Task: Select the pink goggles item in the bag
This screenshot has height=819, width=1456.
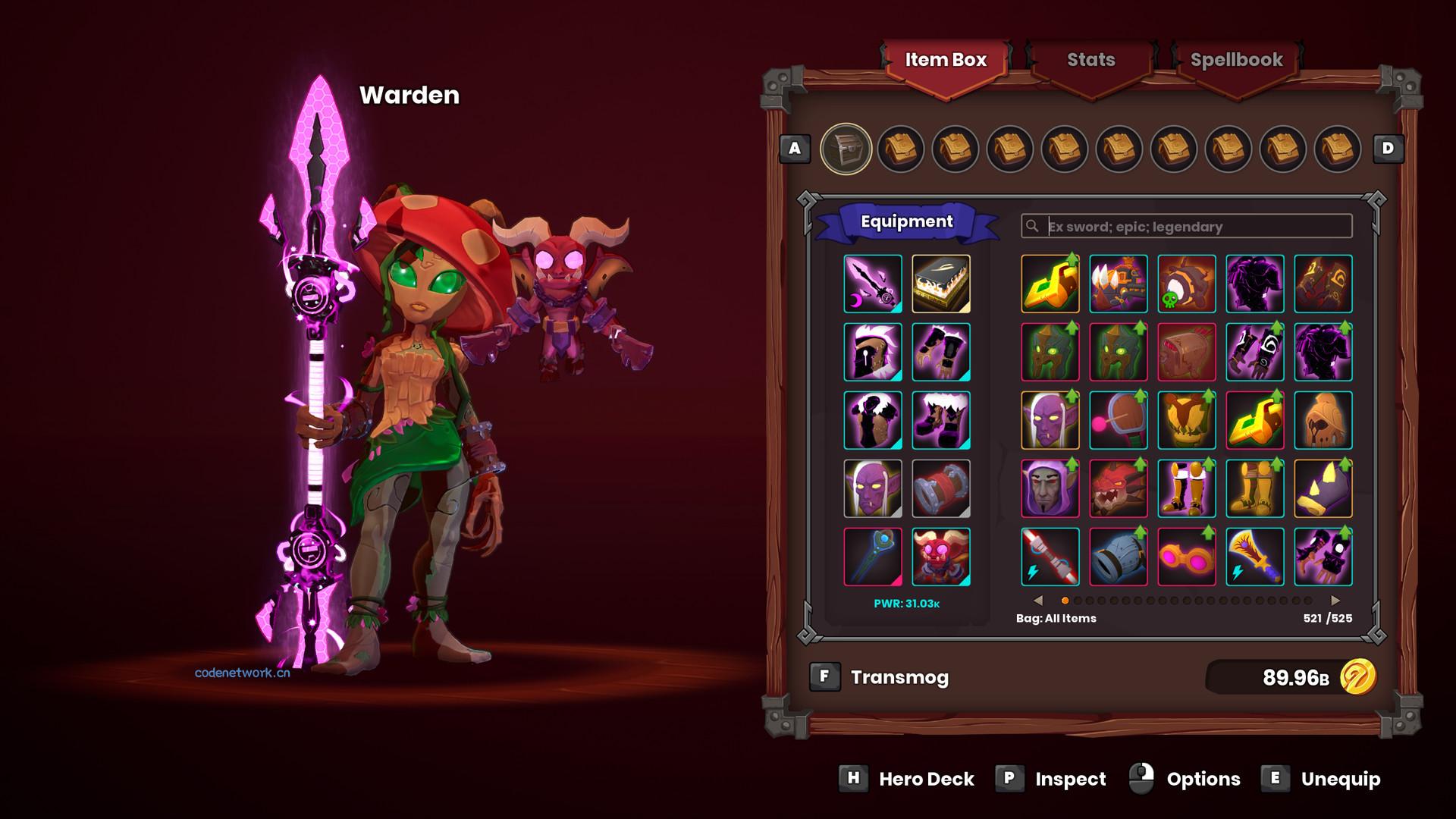Action: coord(1187,557)
